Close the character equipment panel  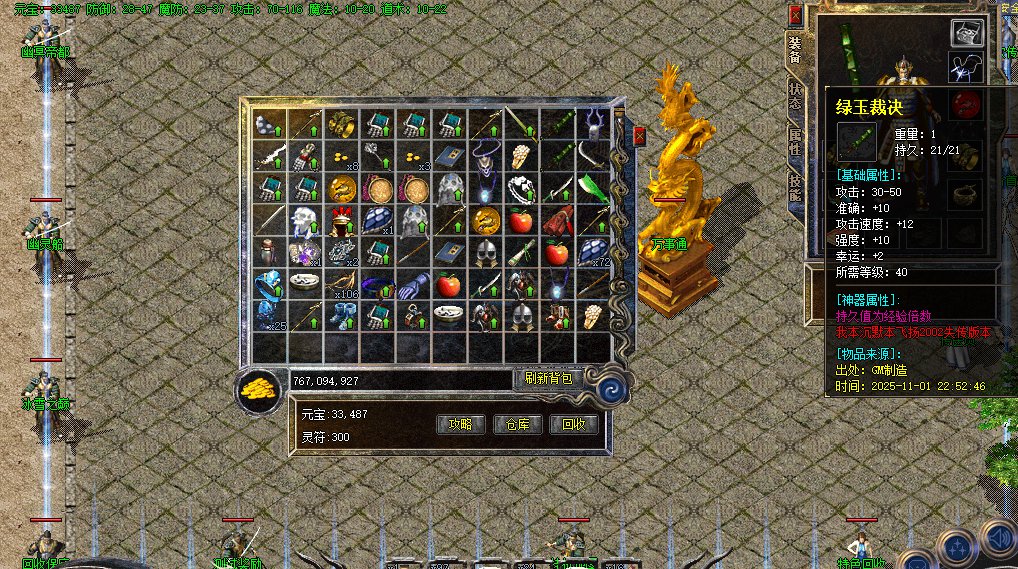[796, 16]
